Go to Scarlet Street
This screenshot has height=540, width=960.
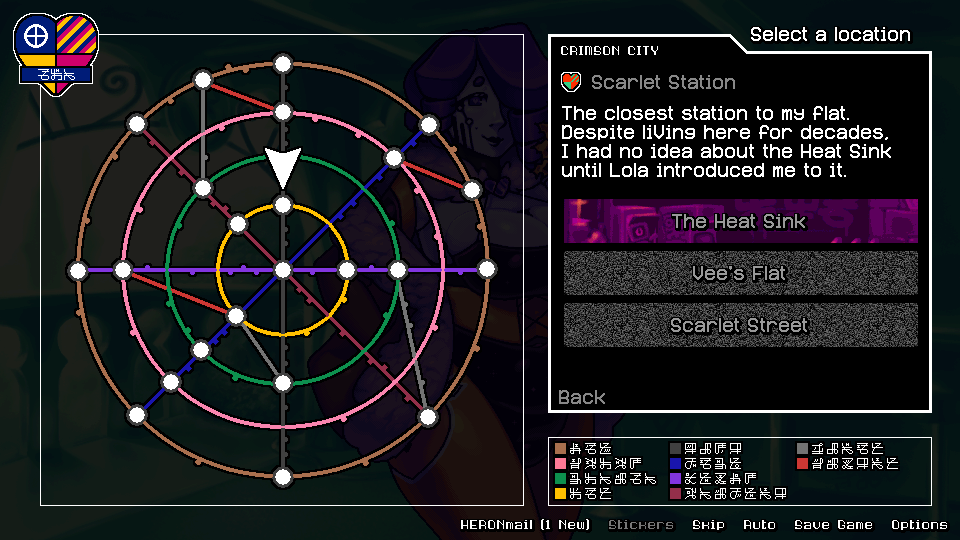(x=740, y=325)
